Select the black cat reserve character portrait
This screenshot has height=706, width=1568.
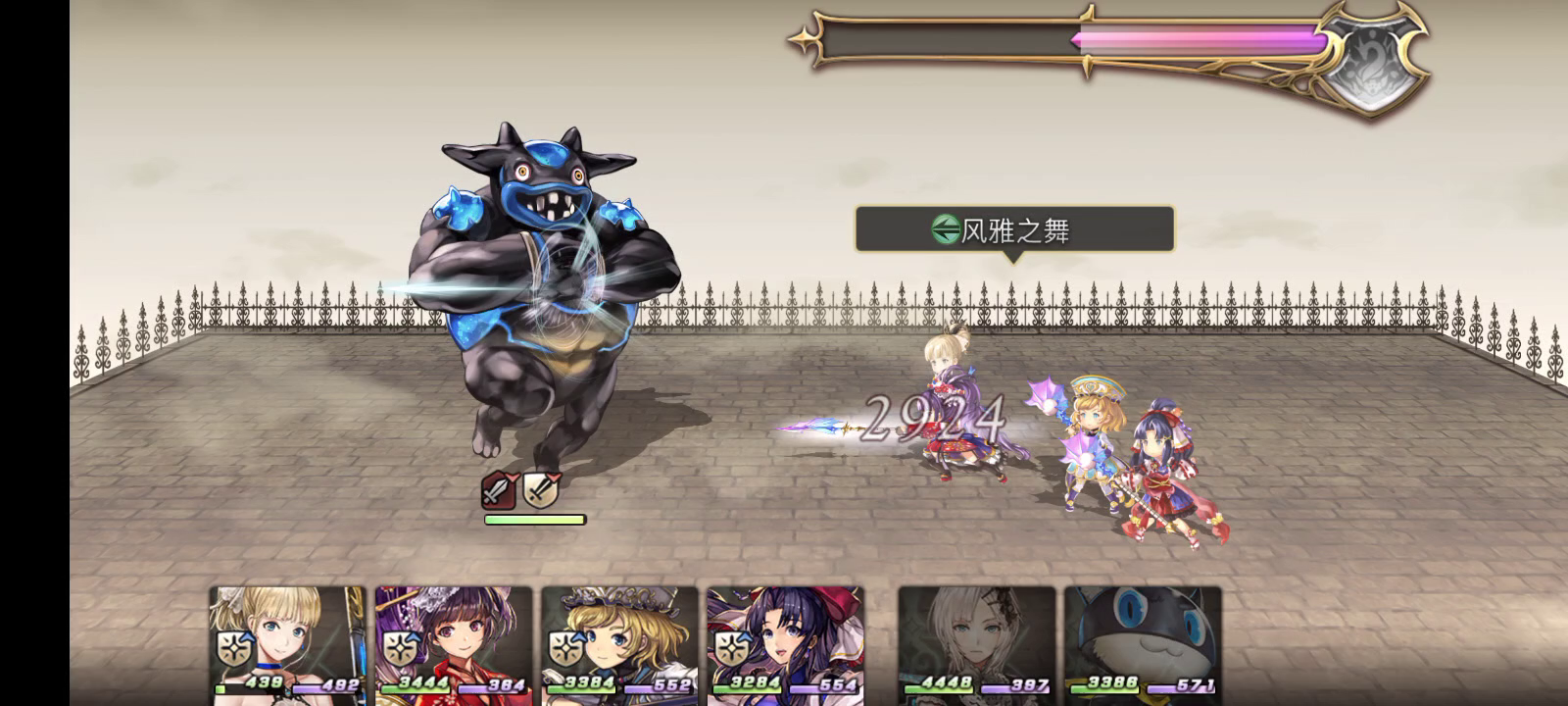pyautogui.click(x=1143, y=642)
